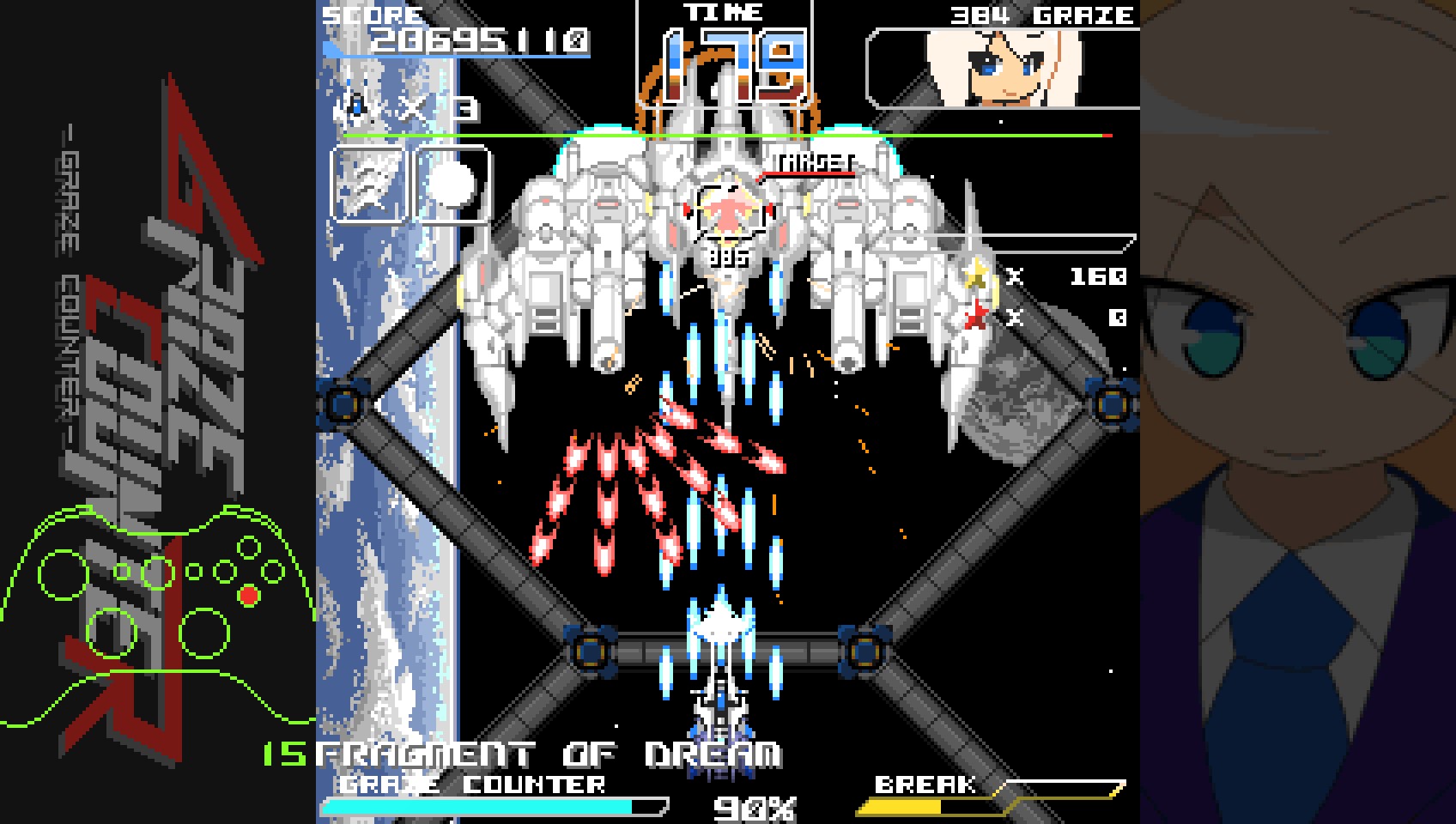Select the white orb icon slot
Viewport: 1456px width, 824px height.
click(452, 184)
